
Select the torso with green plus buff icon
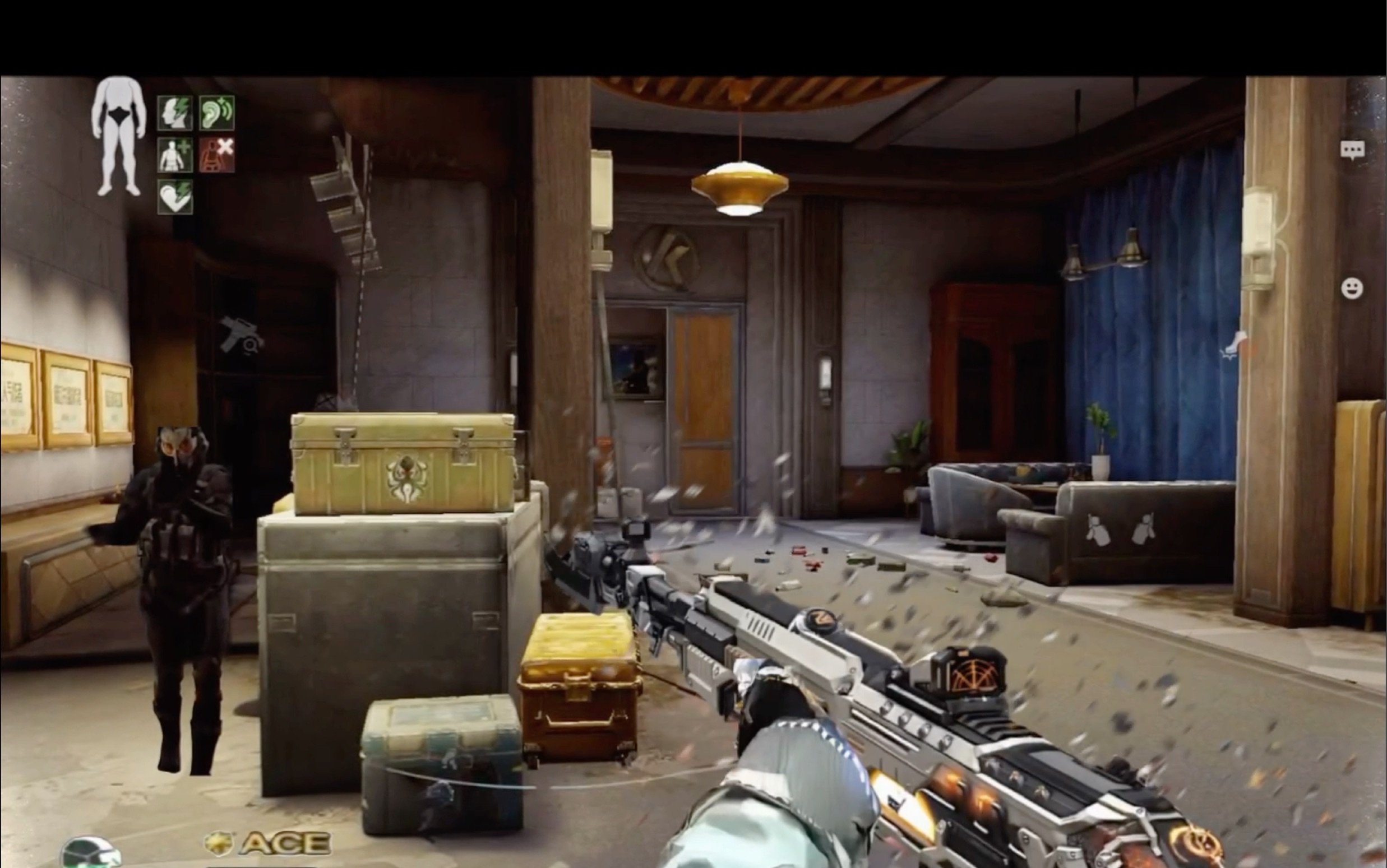click(x=175, y=155)
